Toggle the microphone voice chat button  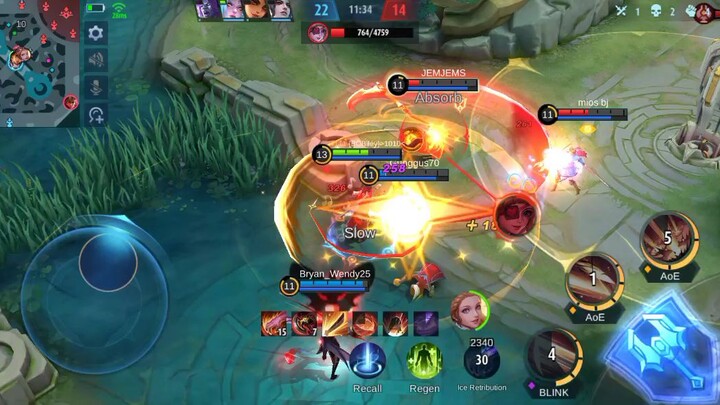[96, 87]
